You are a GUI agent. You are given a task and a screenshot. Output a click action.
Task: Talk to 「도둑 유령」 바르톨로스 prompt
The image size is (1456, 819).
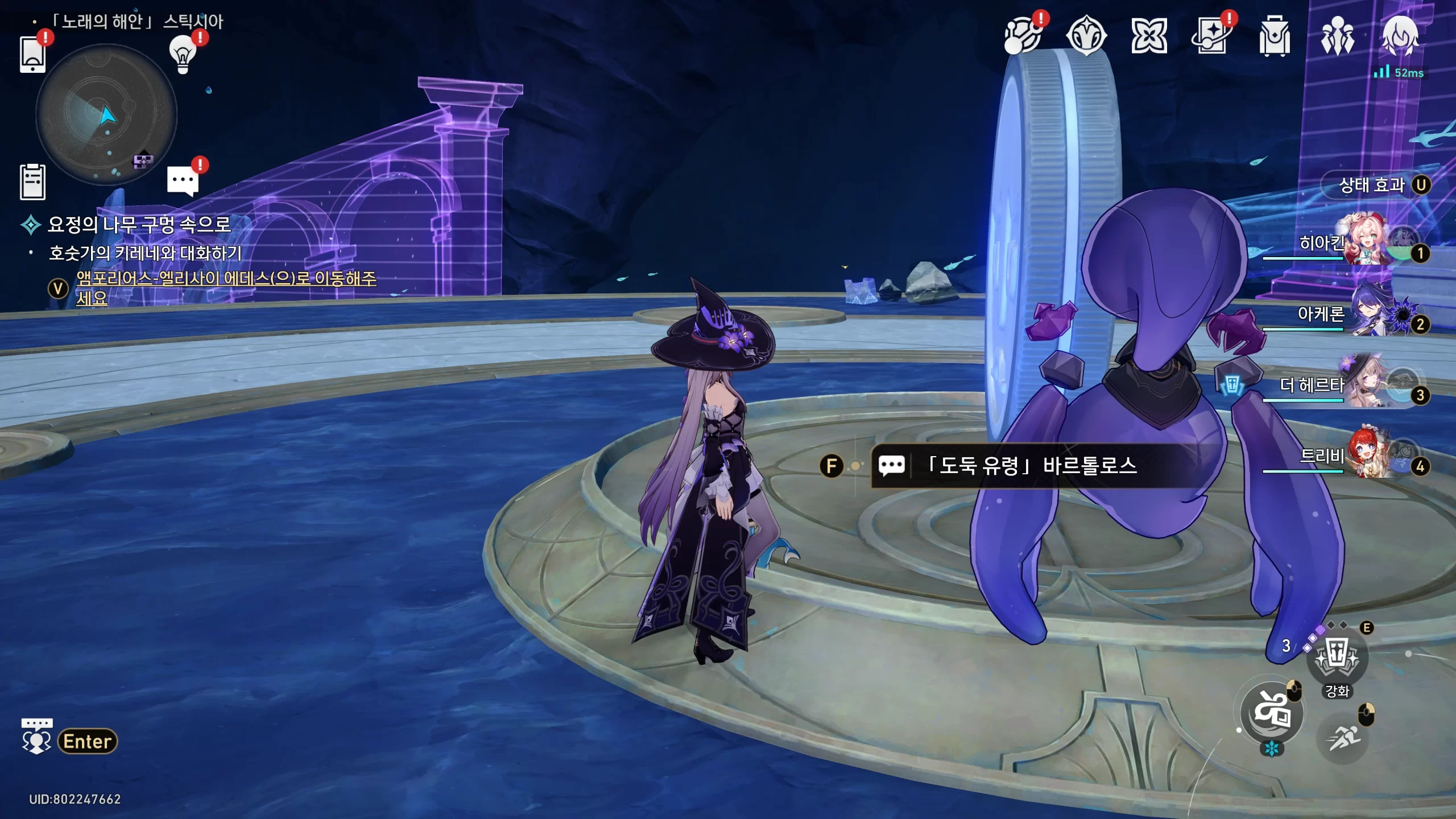(1031, 466)
